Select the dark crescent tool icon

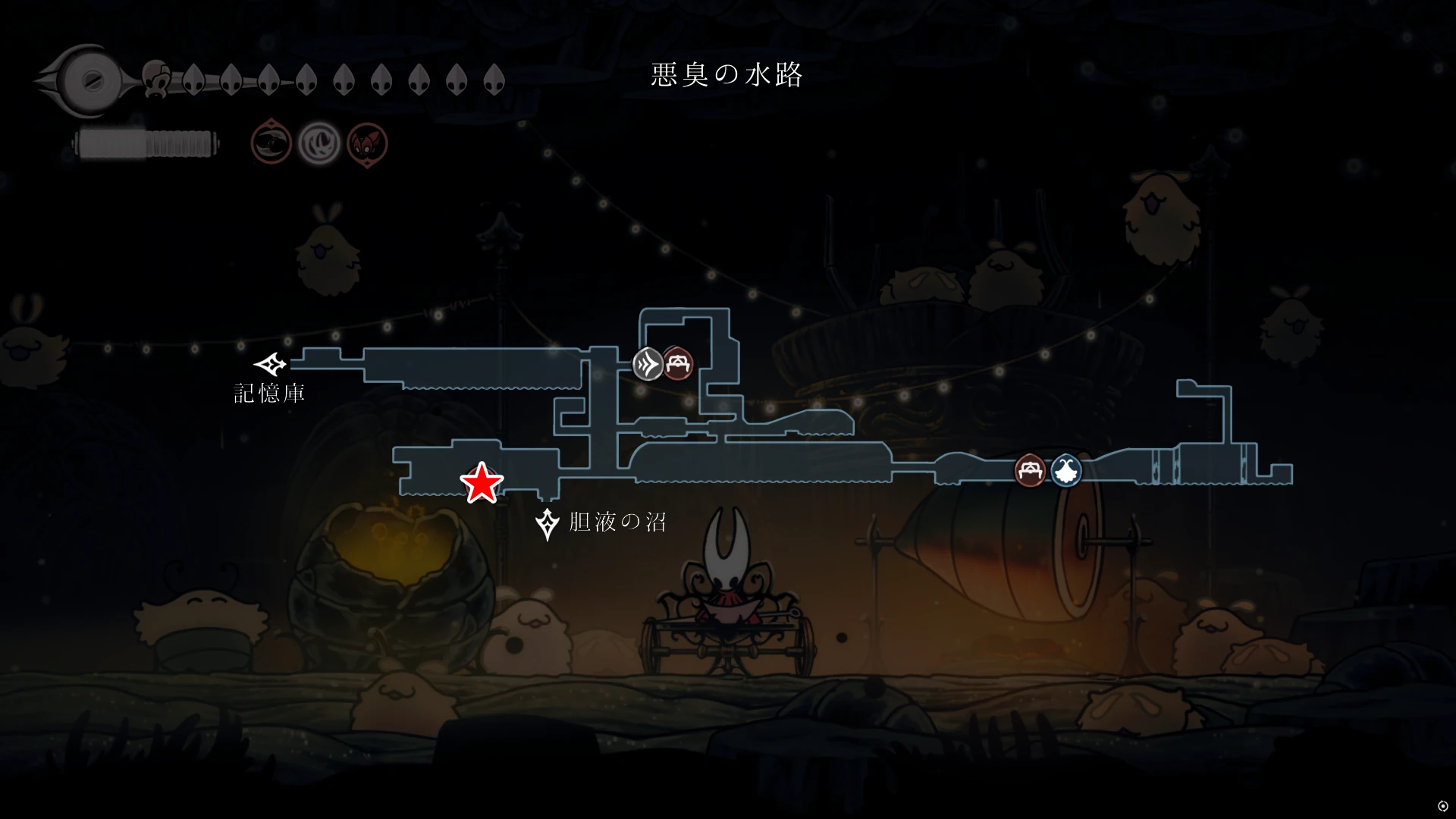coord(271,142)
